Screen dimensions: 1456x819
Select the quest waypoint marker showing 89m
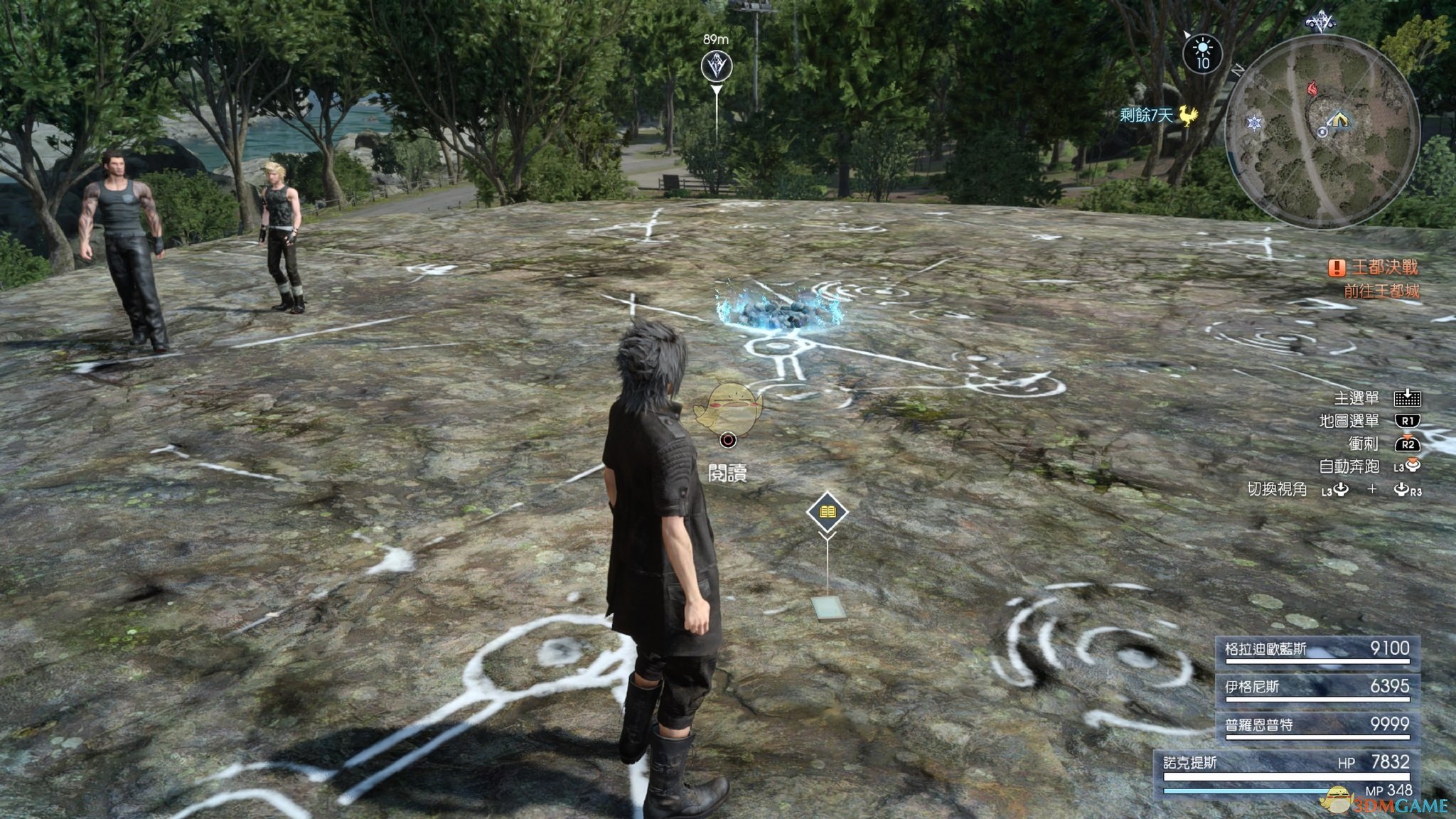tap(716, 67)
